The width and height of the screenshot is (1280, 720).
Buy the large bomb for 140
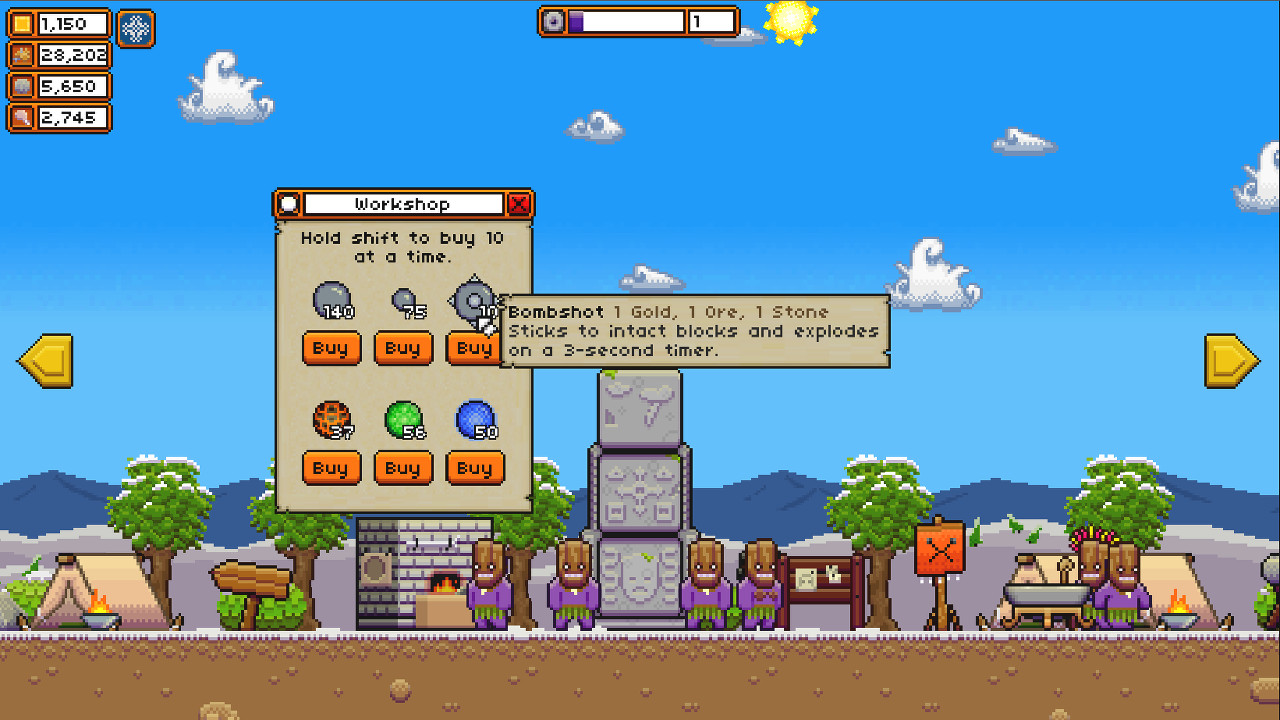point(331,348)
